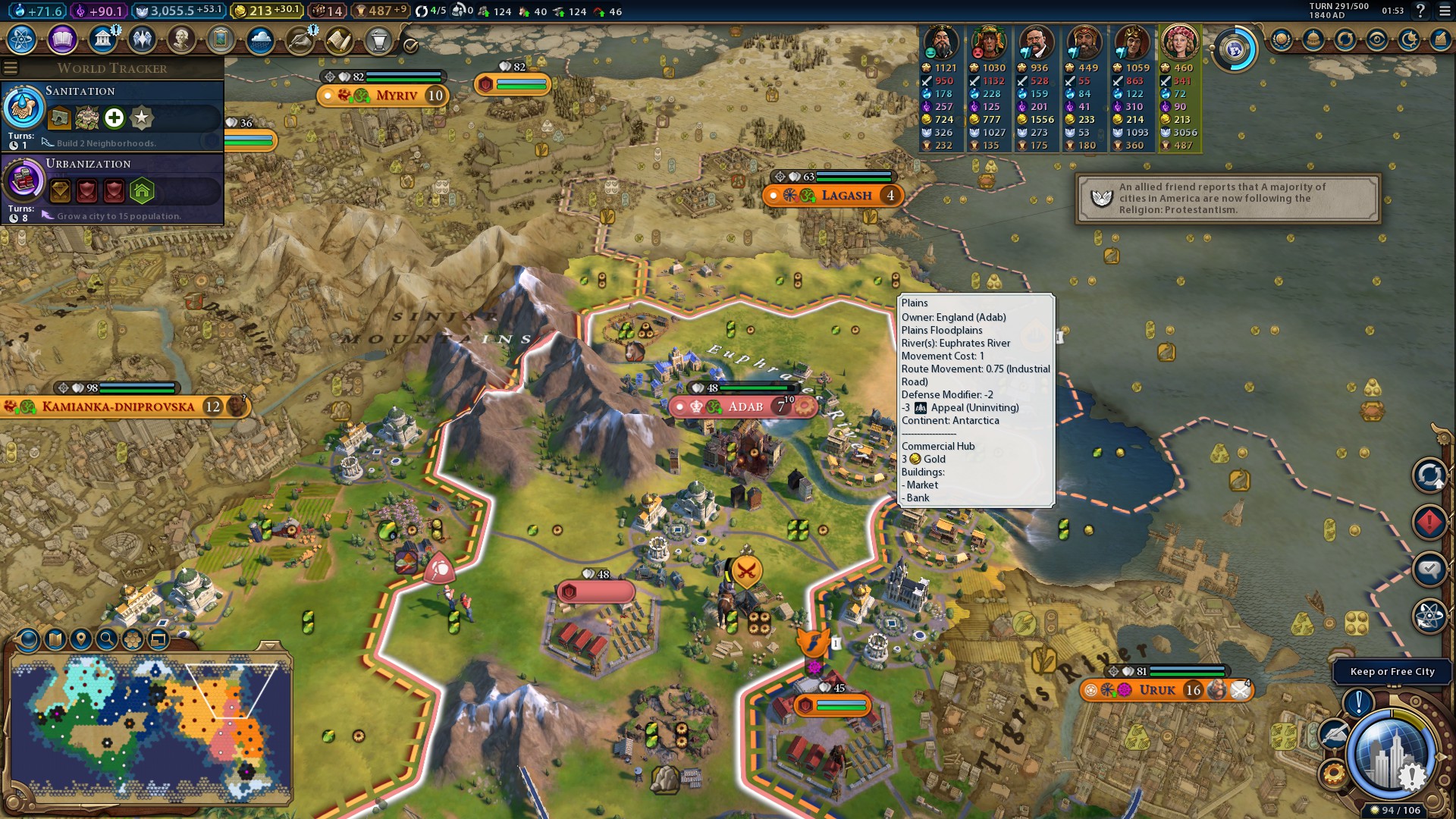The height and width of the screenshot is (819, 1456).
Task: Open the Technology tree button
Action: tap(22, 39)
